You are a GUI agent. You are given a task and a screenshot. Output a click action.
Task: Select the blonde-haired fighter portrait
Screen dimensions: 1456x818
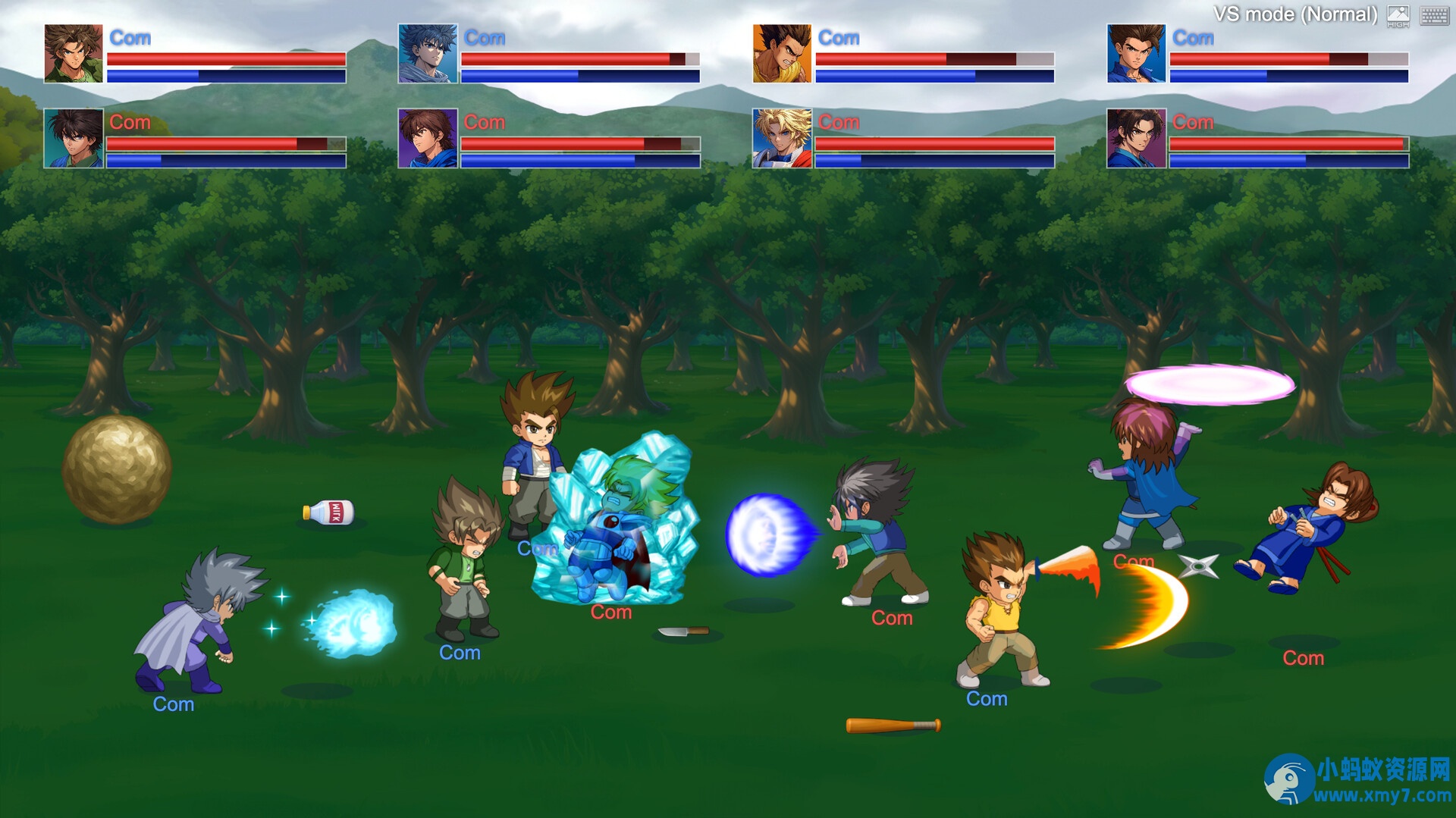[x=783, y=137]
